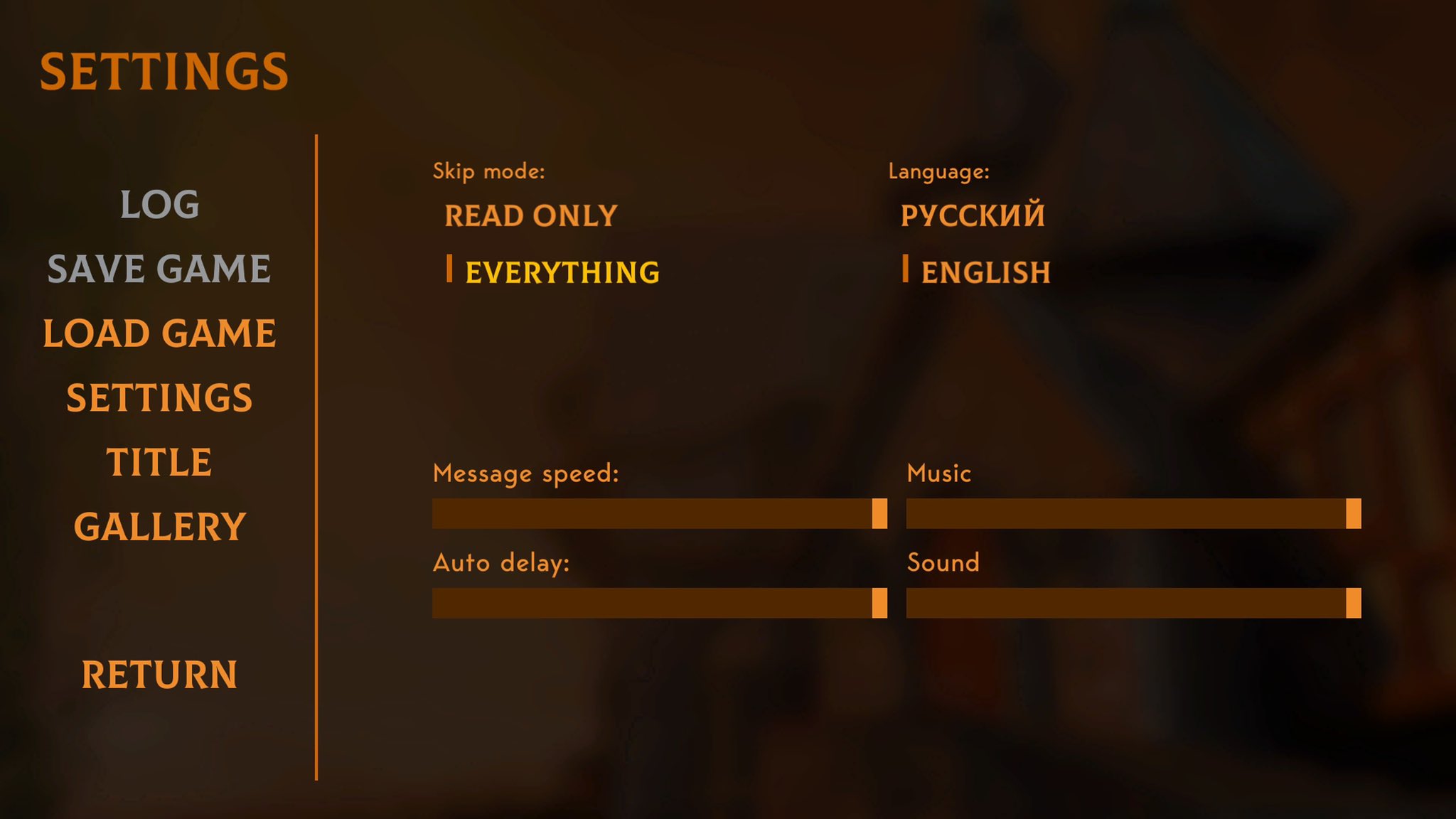1456x819 pixels.
Task: Click the Auto delay slider bar
Action: coord(659,603)
